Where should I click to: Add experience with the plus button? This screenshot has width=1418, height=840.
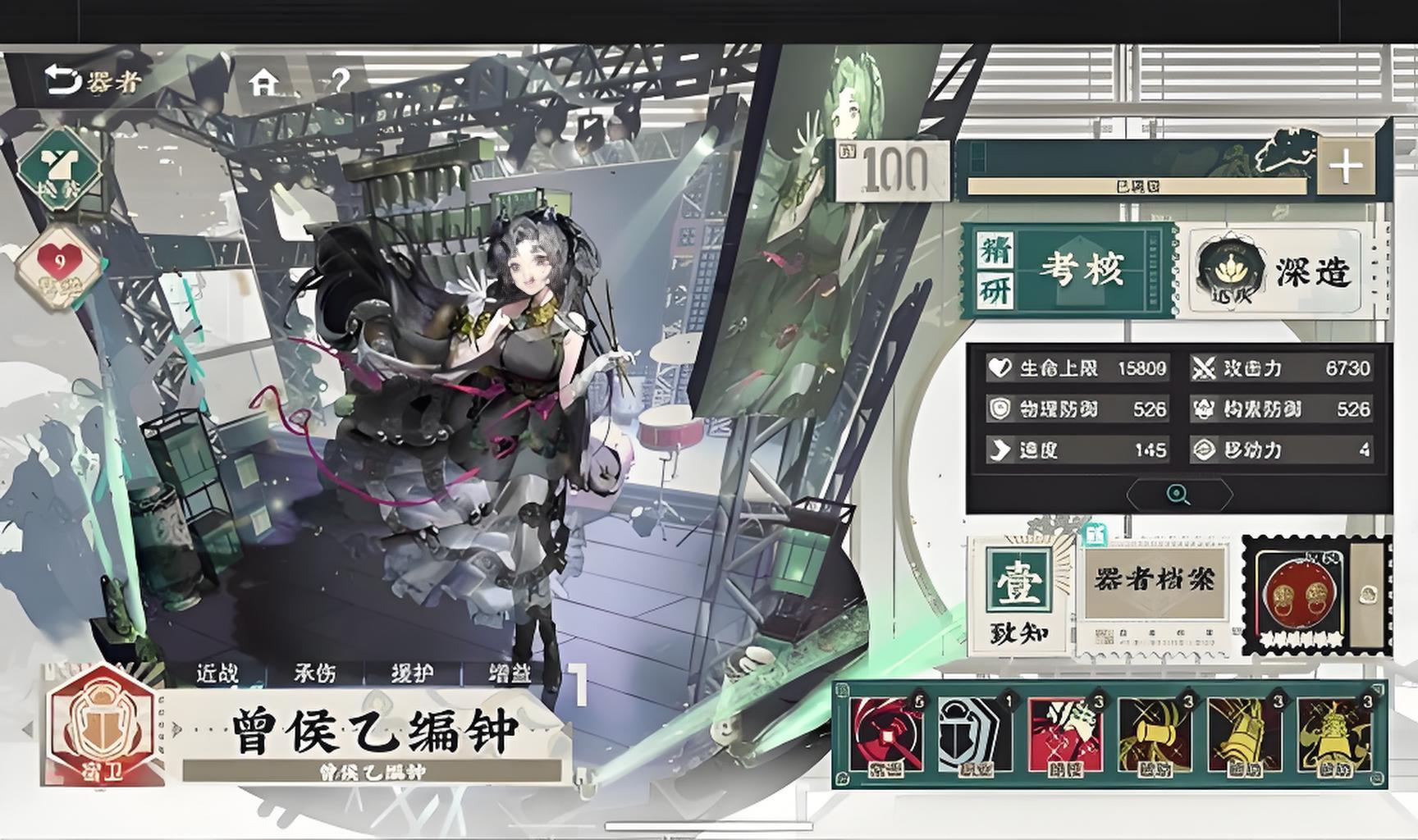pyautogui.click(x=1345, y=167)
